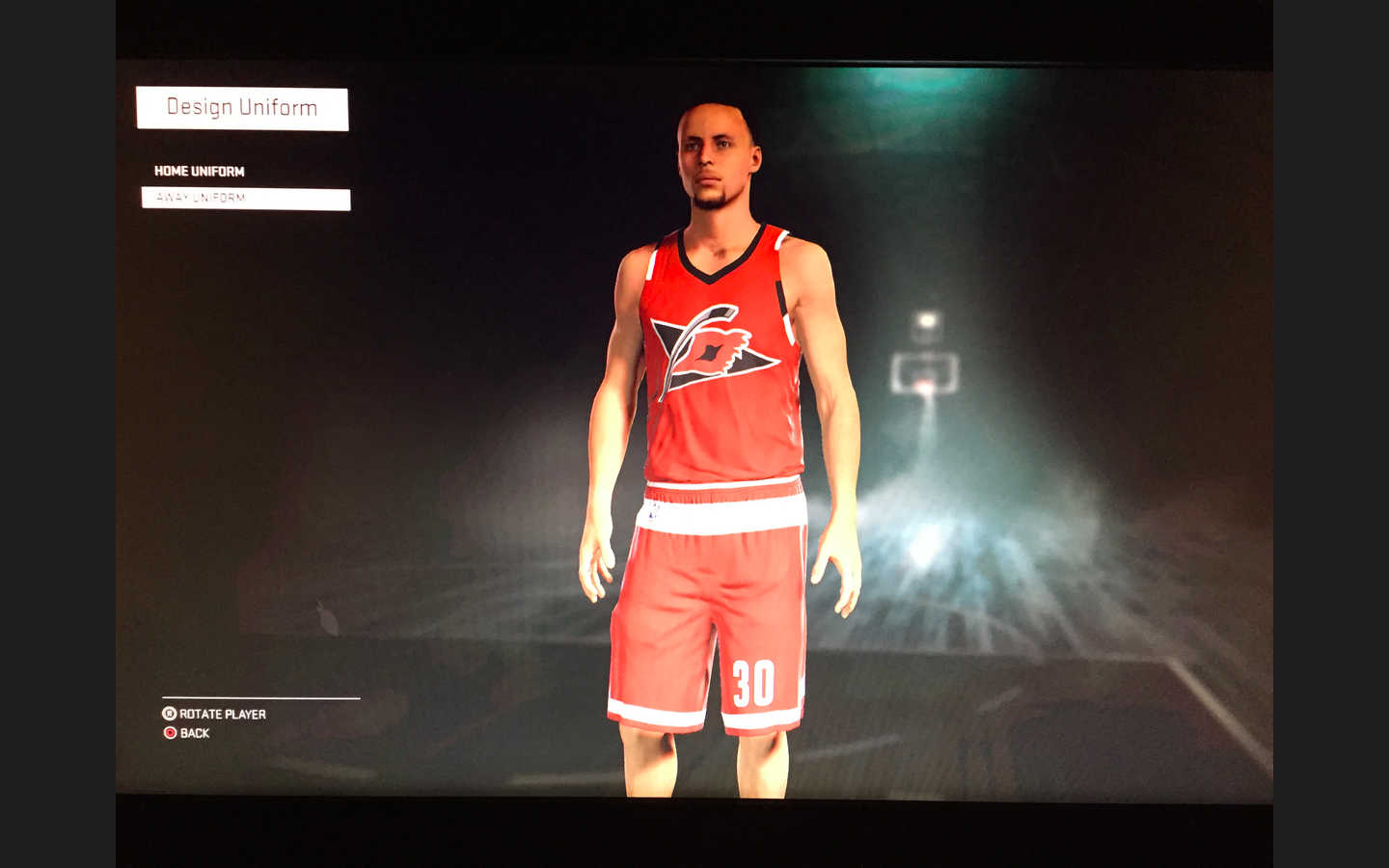
Task: Select the Home Uniform menu entry
Action: click(x=200, y=172)
